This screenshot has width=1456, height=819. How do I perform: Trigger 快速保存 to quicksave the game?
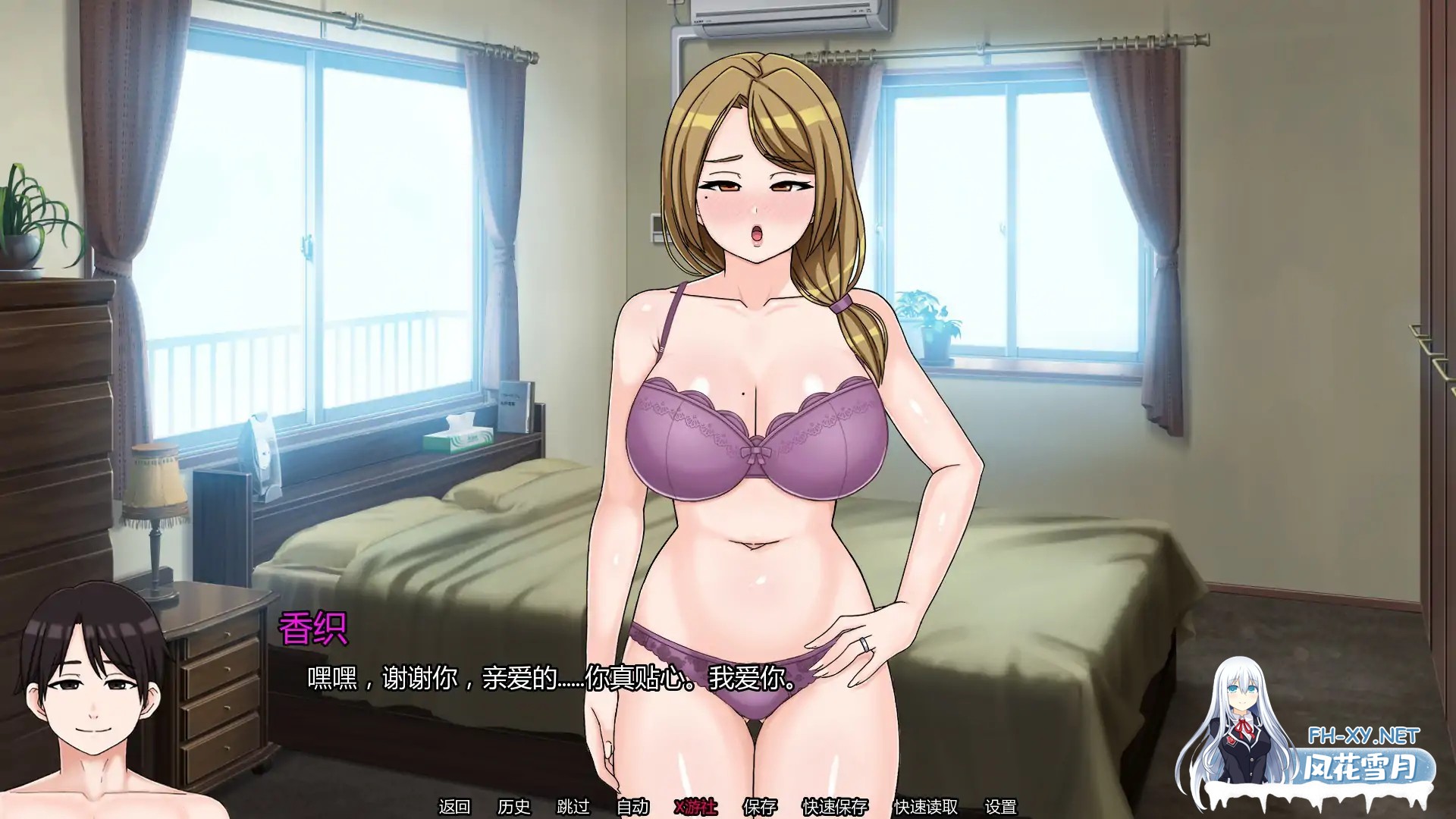(x=836, y=806)
